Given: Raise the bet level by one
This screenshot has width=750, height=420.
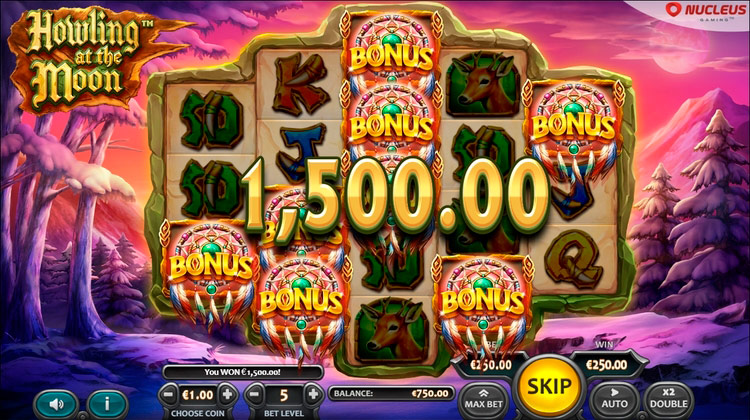Looking at the screenshot, I should 313,394.
